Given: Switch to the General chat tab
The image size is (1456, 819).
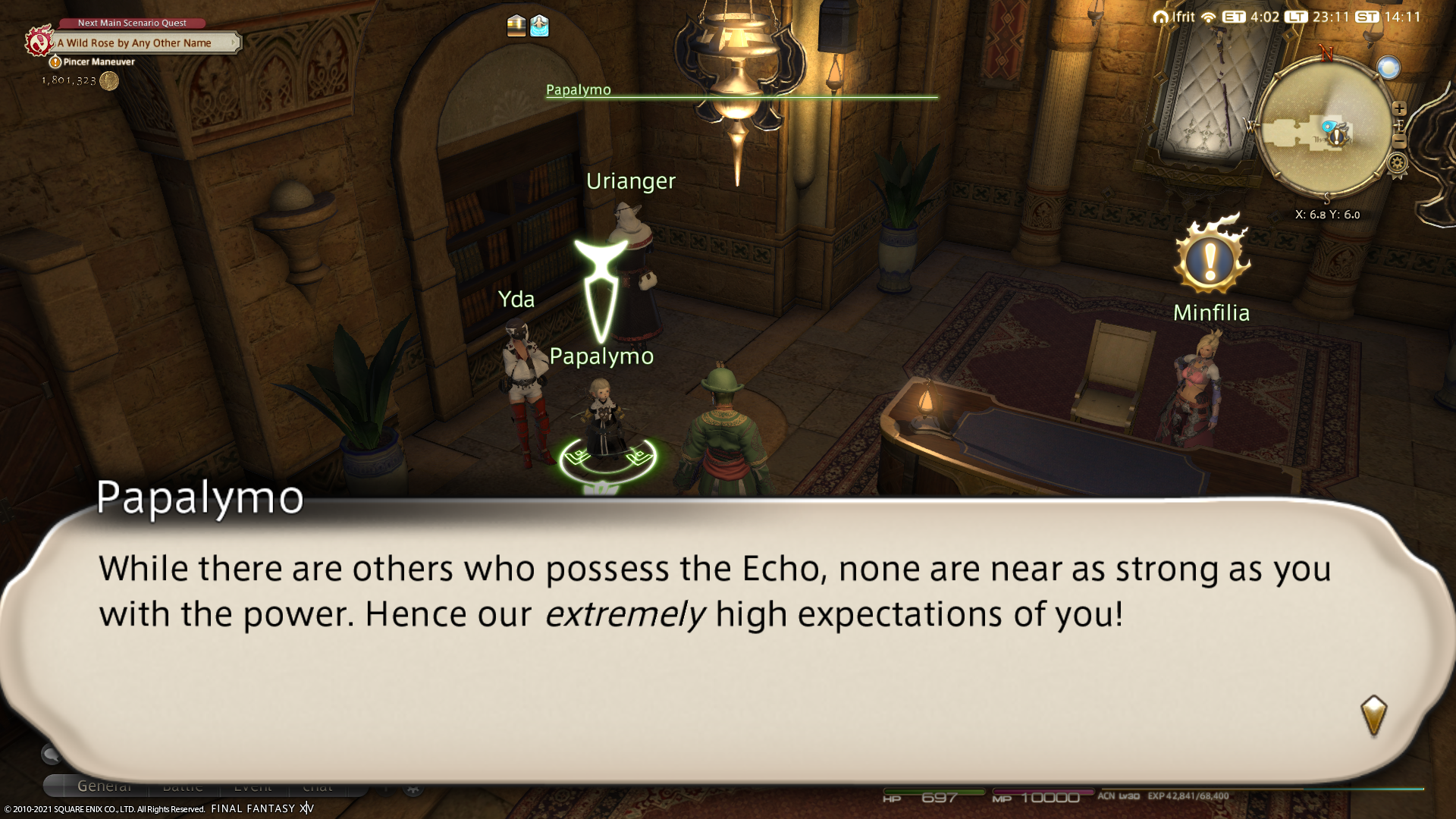Looking at the screenshot, I should [x=105, y=786].
